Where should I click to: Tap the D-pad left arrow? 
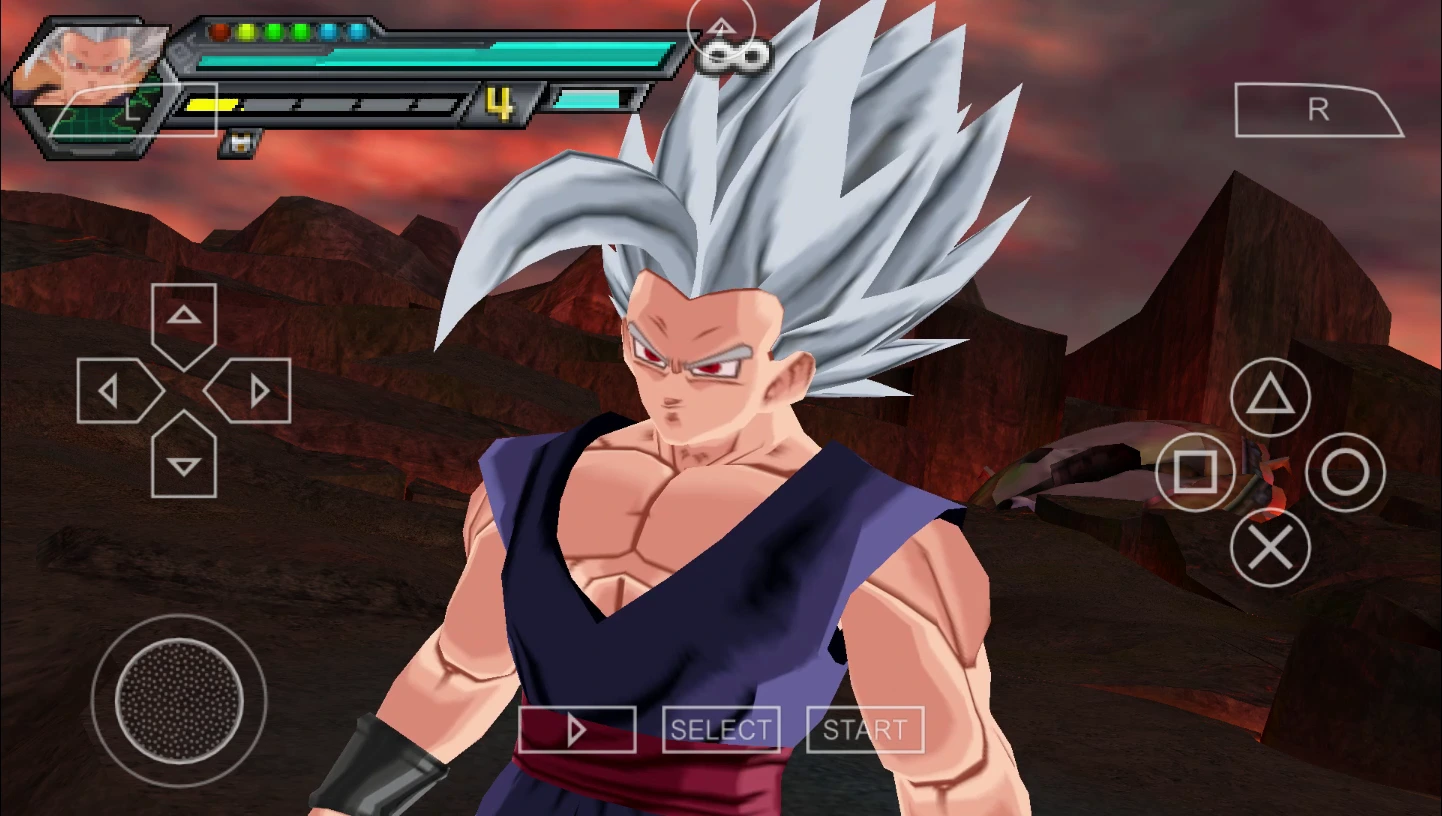tap(114, 391)
